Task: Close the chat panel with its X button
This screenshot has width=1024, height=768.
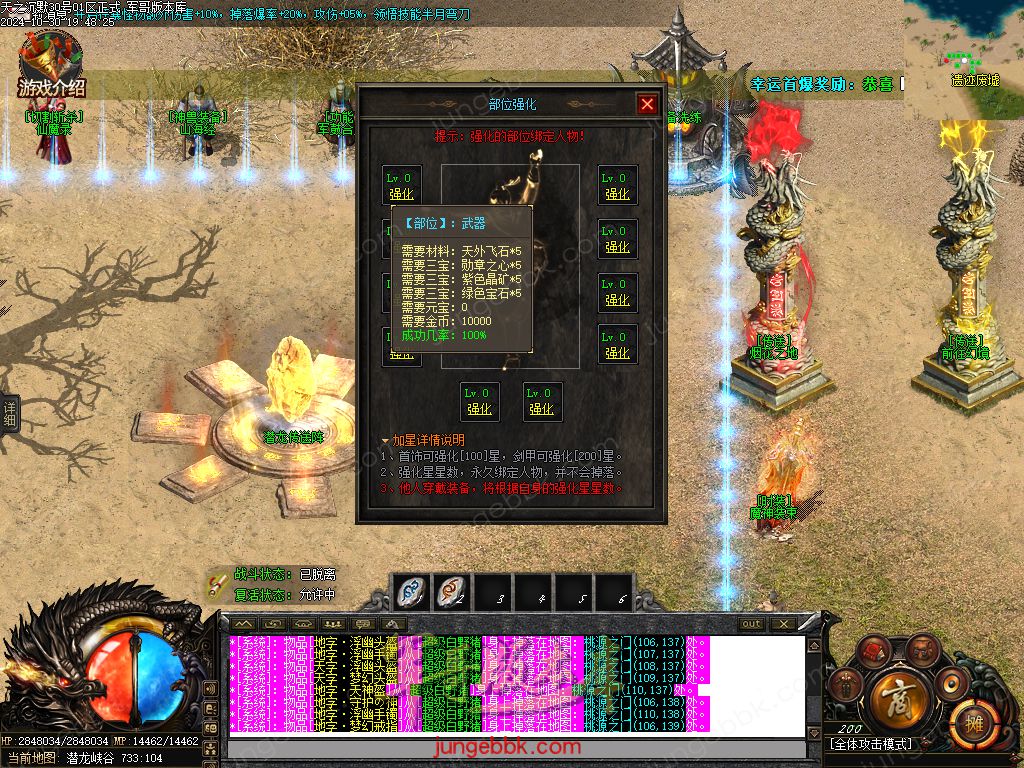Action: point(782,624)
